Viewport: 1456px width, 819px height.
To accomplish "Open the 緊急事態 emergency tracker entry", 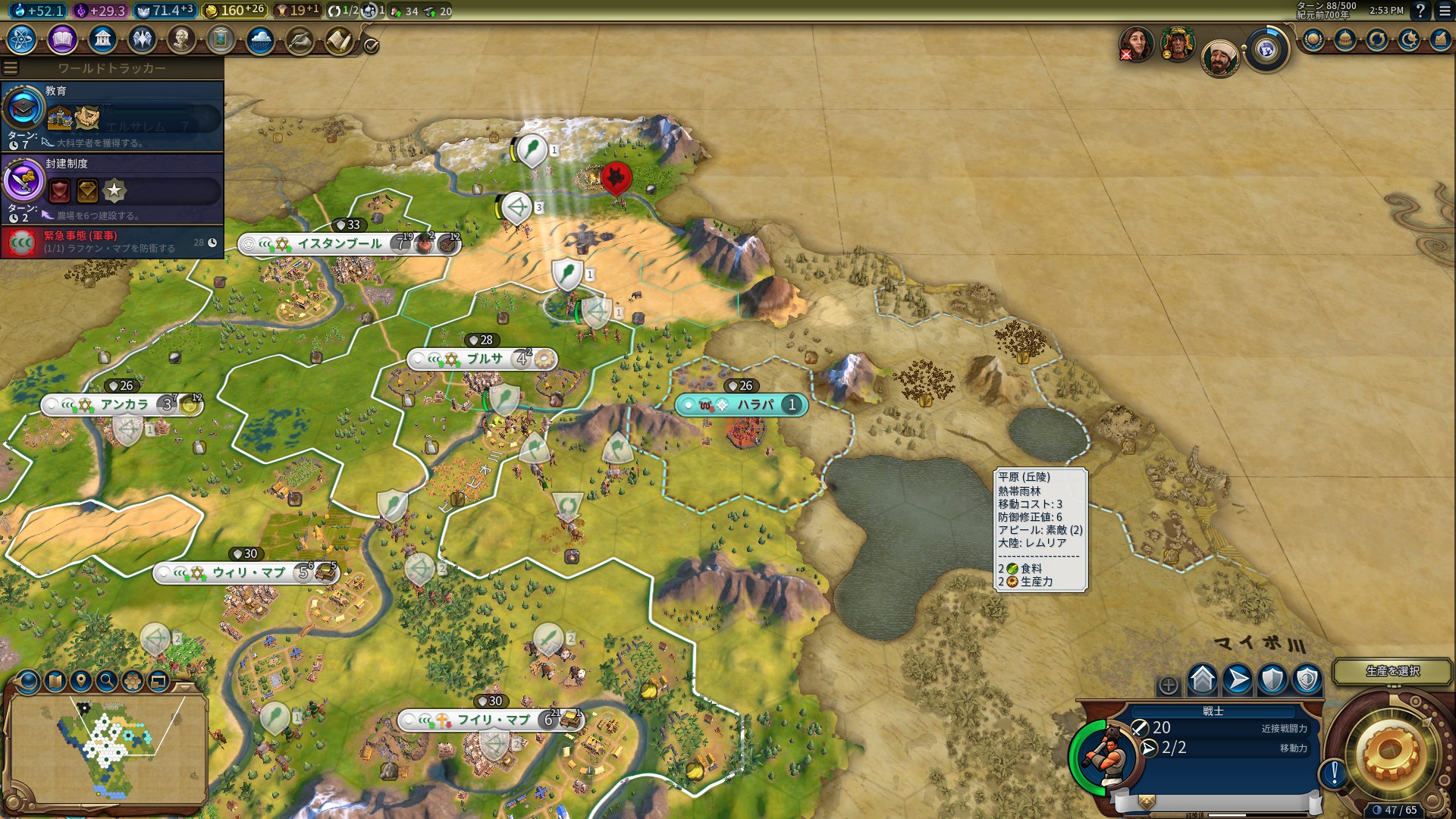I will 114,242.
